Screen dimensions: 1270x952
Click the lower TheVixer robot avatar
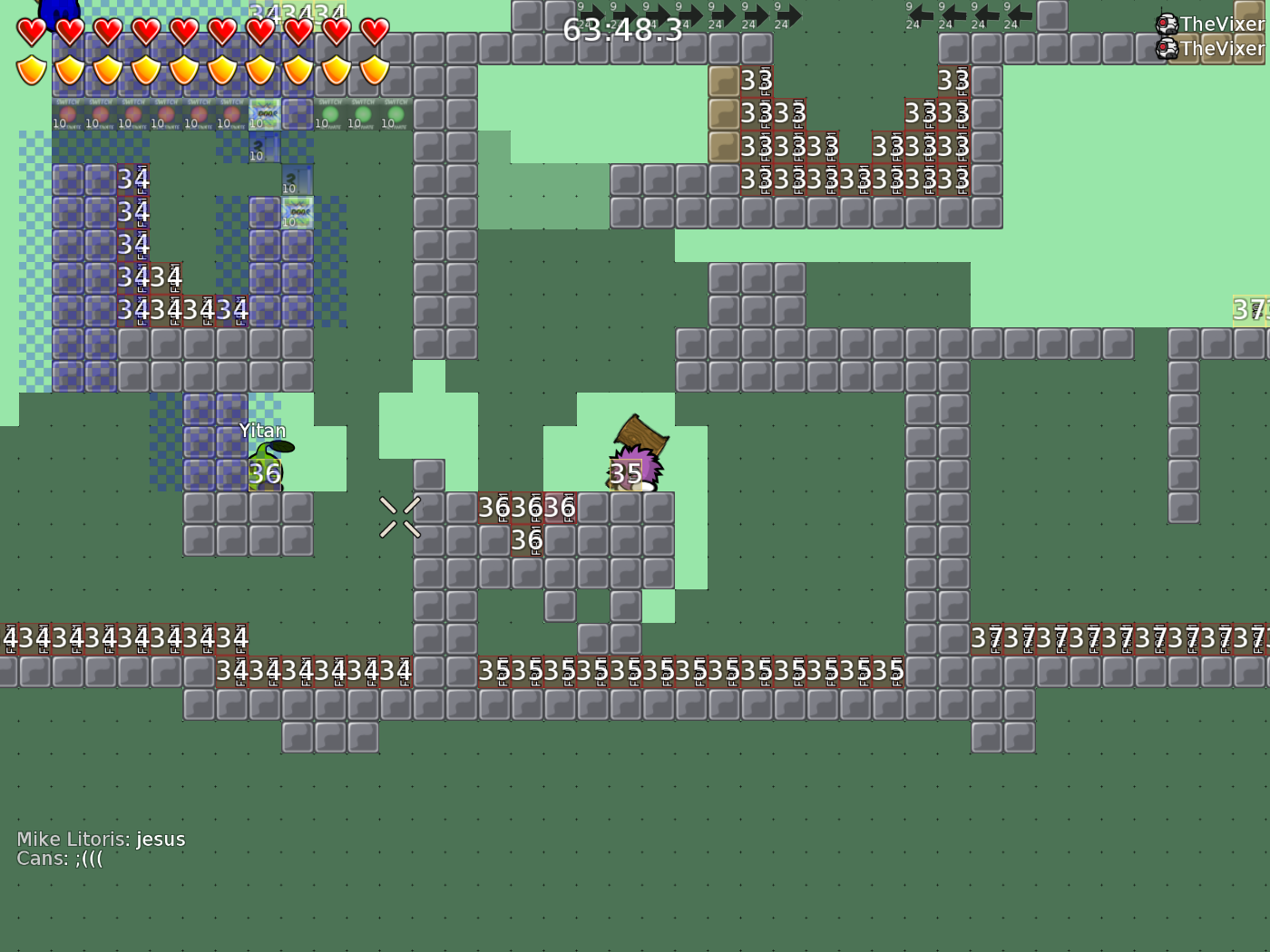click(1165, 48)
